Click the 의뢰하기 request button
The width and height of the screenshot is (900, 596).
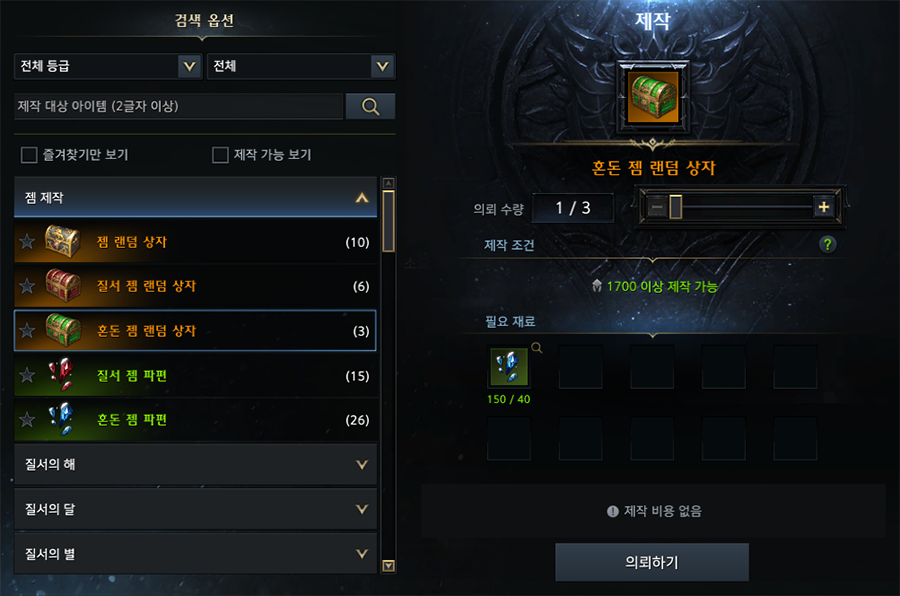652,562
